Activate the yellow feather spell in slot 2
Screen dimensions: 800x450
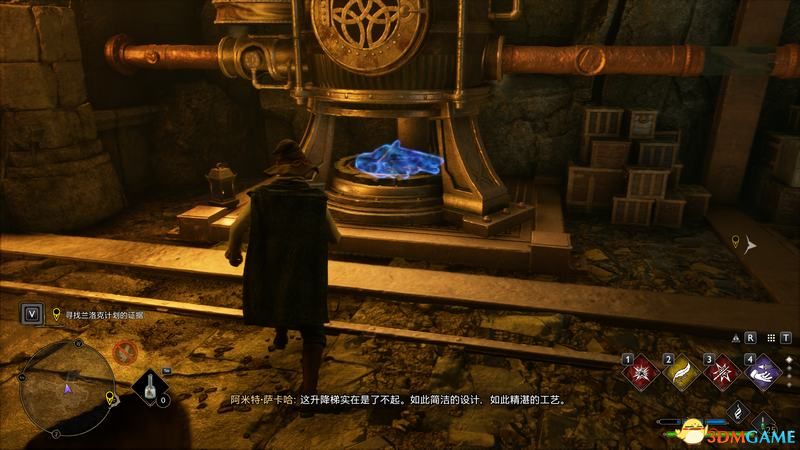681,373
